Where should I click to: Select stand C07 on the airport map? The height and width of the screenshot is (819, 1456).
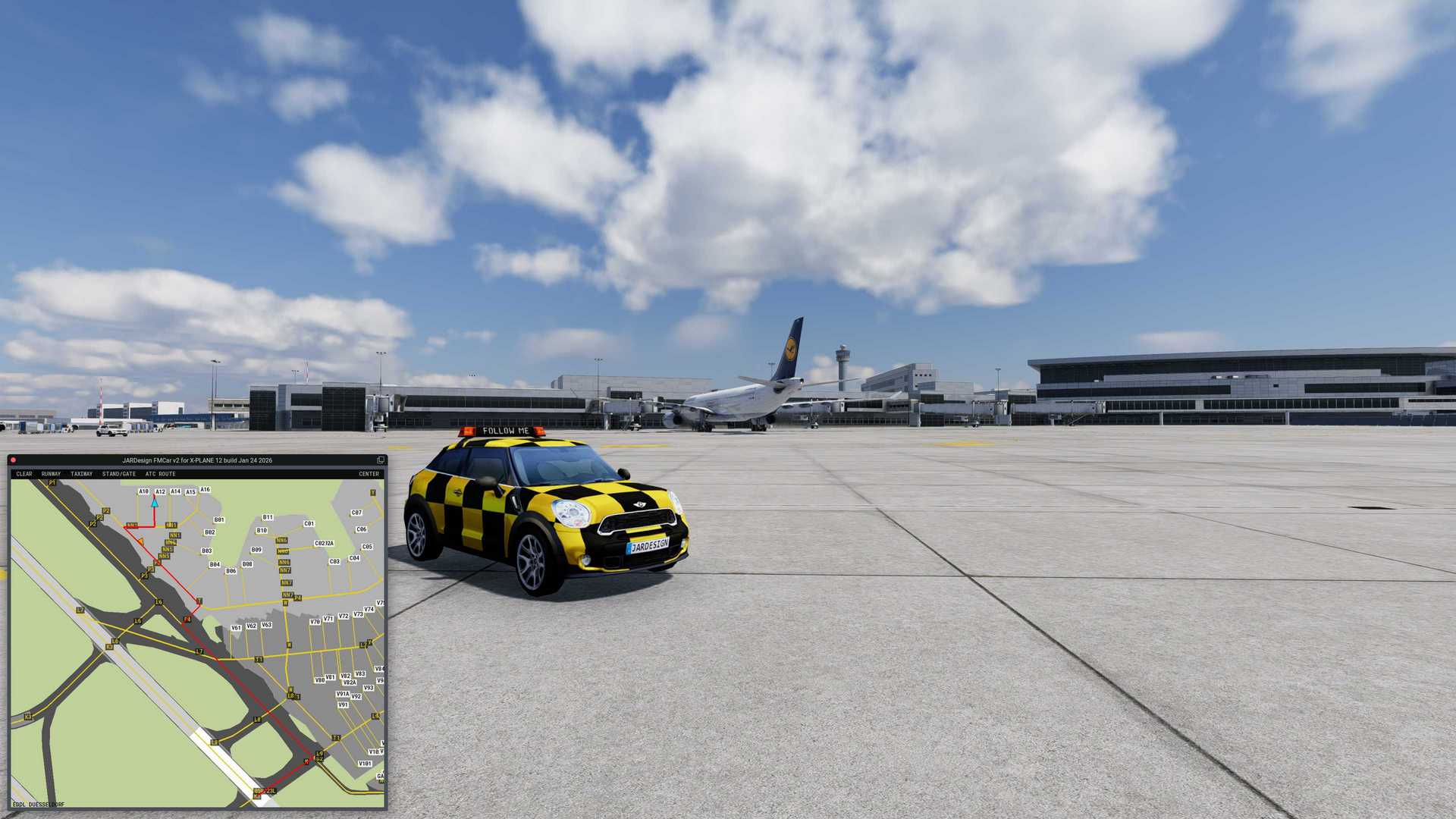[x=356, y=513]
